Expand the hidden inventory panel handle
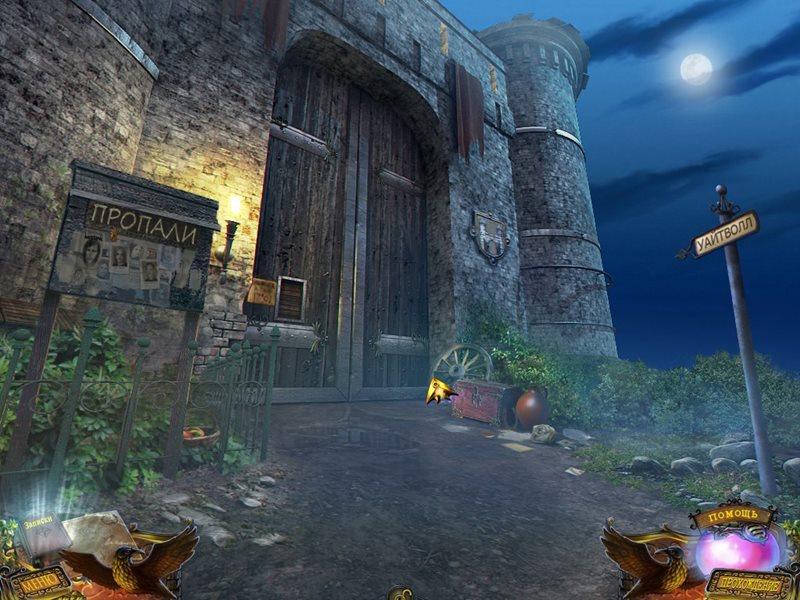 pos(400,594)
